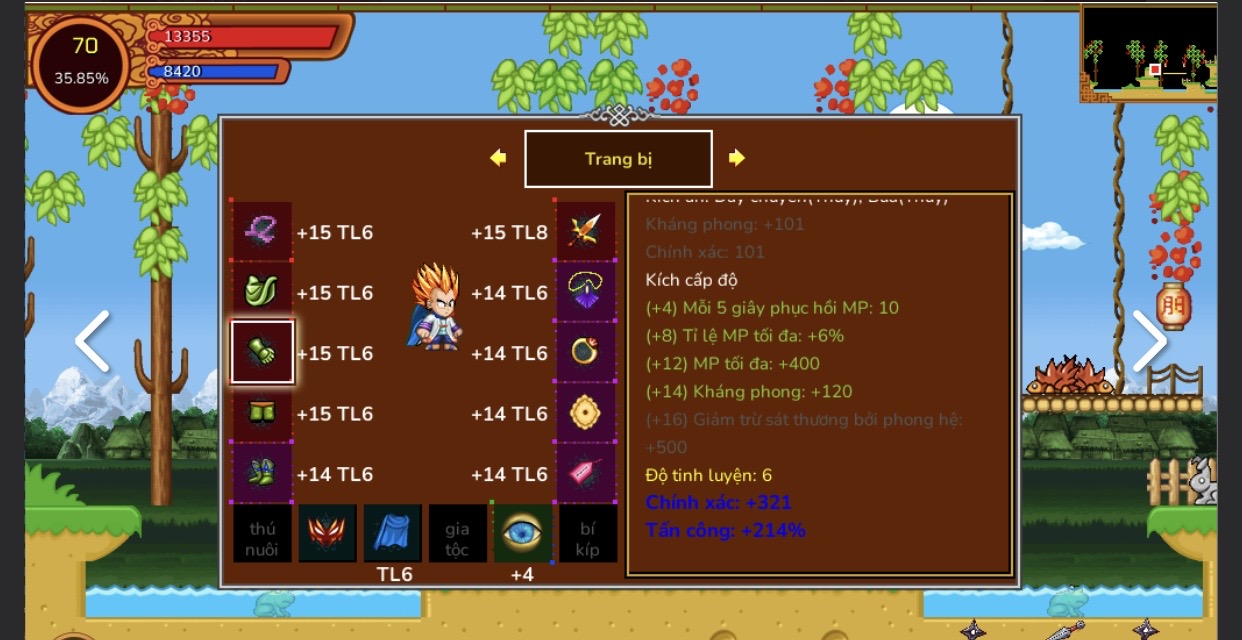Image resolution: width=1242 pixels, height=640 pixels.
Task: Go to the next tab with the right yellow arrow
Action: pyautogui.click(x=737, y=158)
